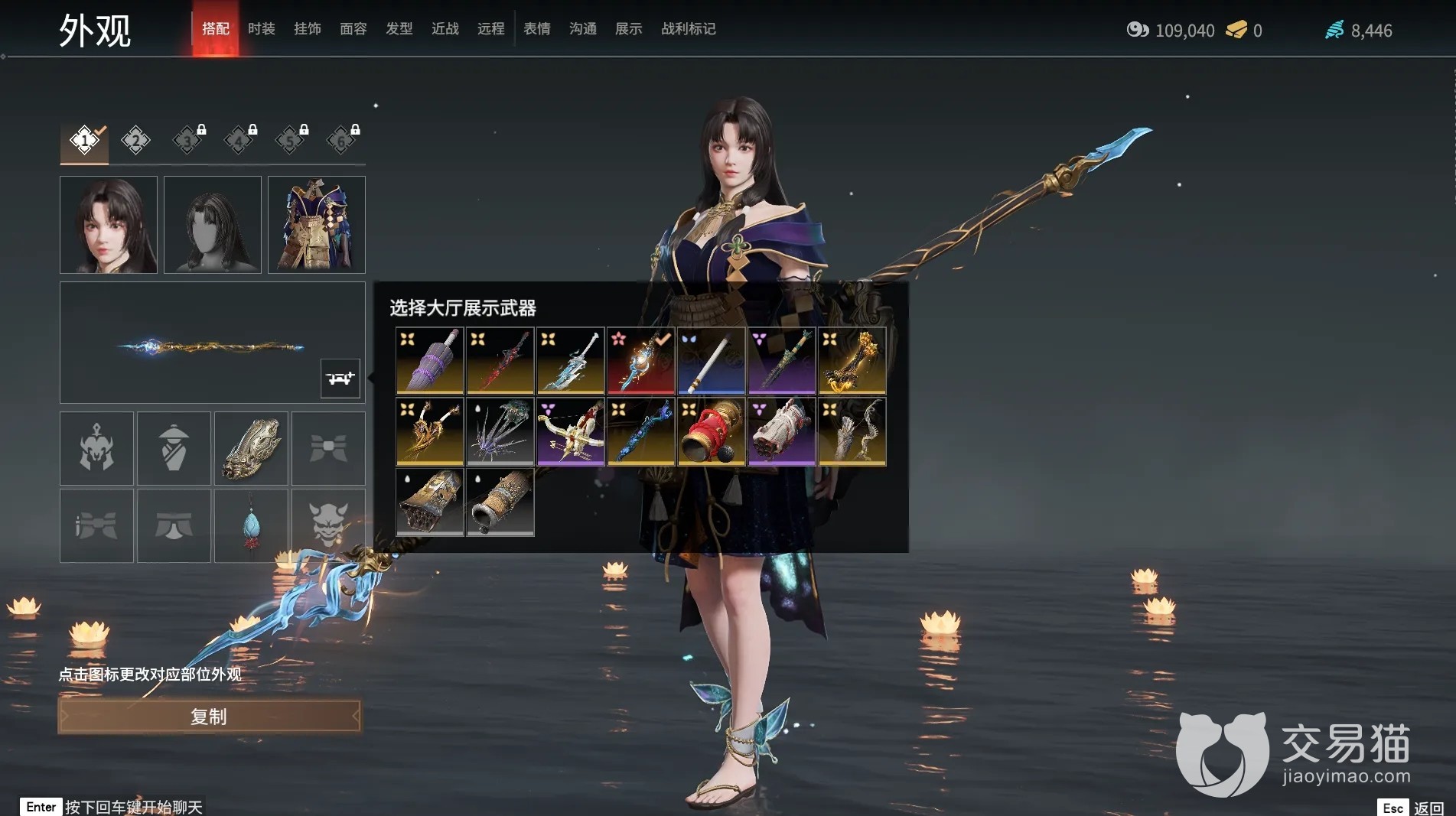Pick the red cannon weapon
The image size is (1456, 816).
(712, 431)
